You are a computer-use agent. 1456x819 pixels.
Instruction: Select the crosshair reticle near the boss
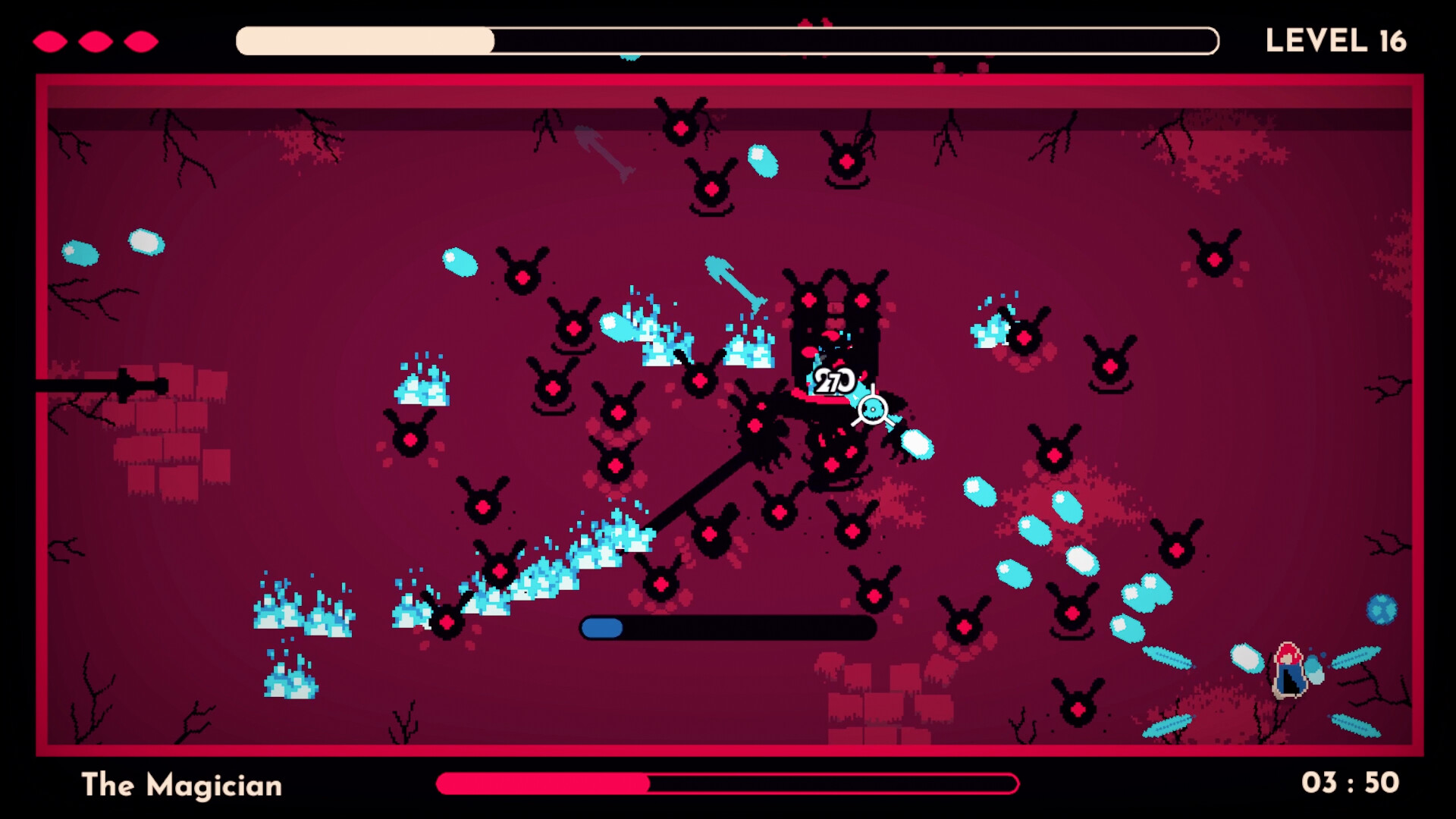click(872, 409)
